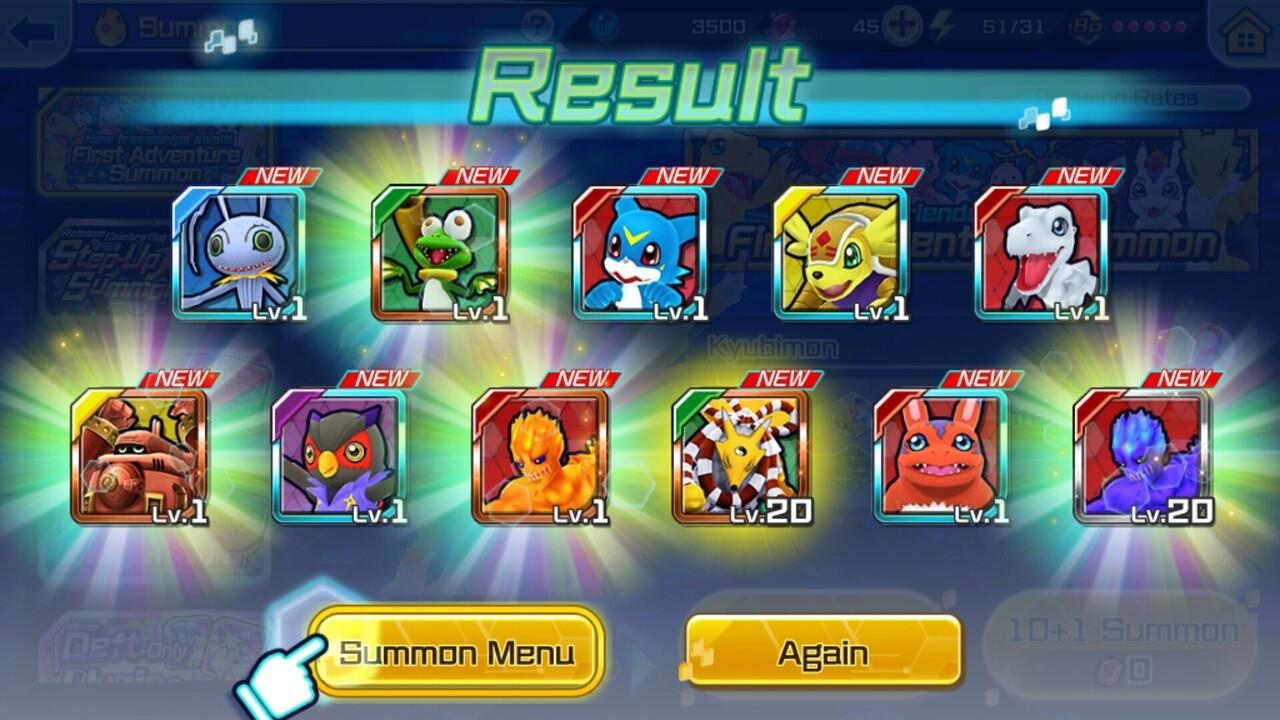View the yellow Digimon with red forehead mark
The image size is (1280, 720).
pyautogui.click(x=840, y=254)
